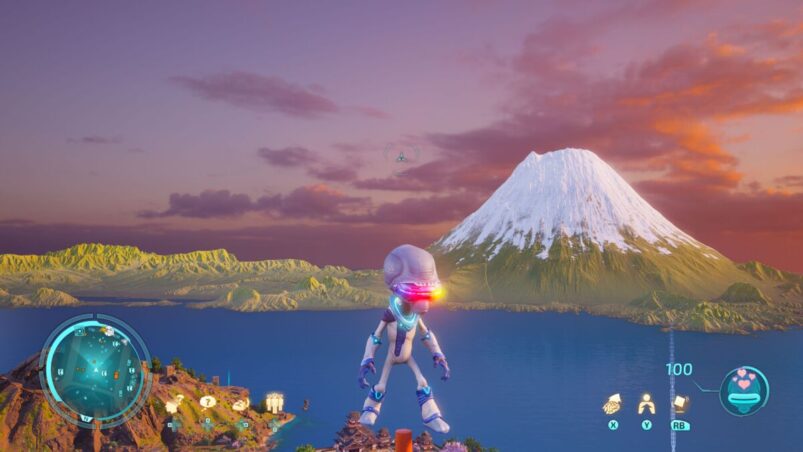
Task: Trigger the psychokinesis cube ability icon
Action: coord(680,403)
